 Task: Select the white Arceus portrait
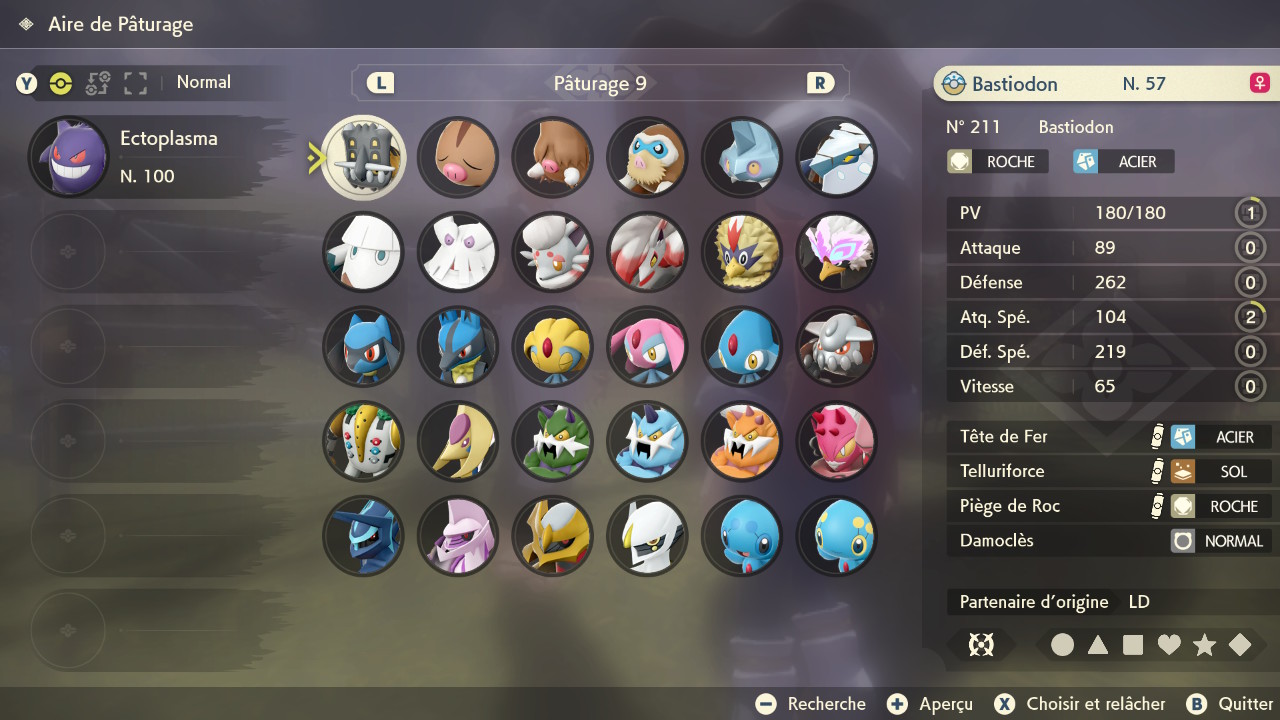click(x=648, y=537)
